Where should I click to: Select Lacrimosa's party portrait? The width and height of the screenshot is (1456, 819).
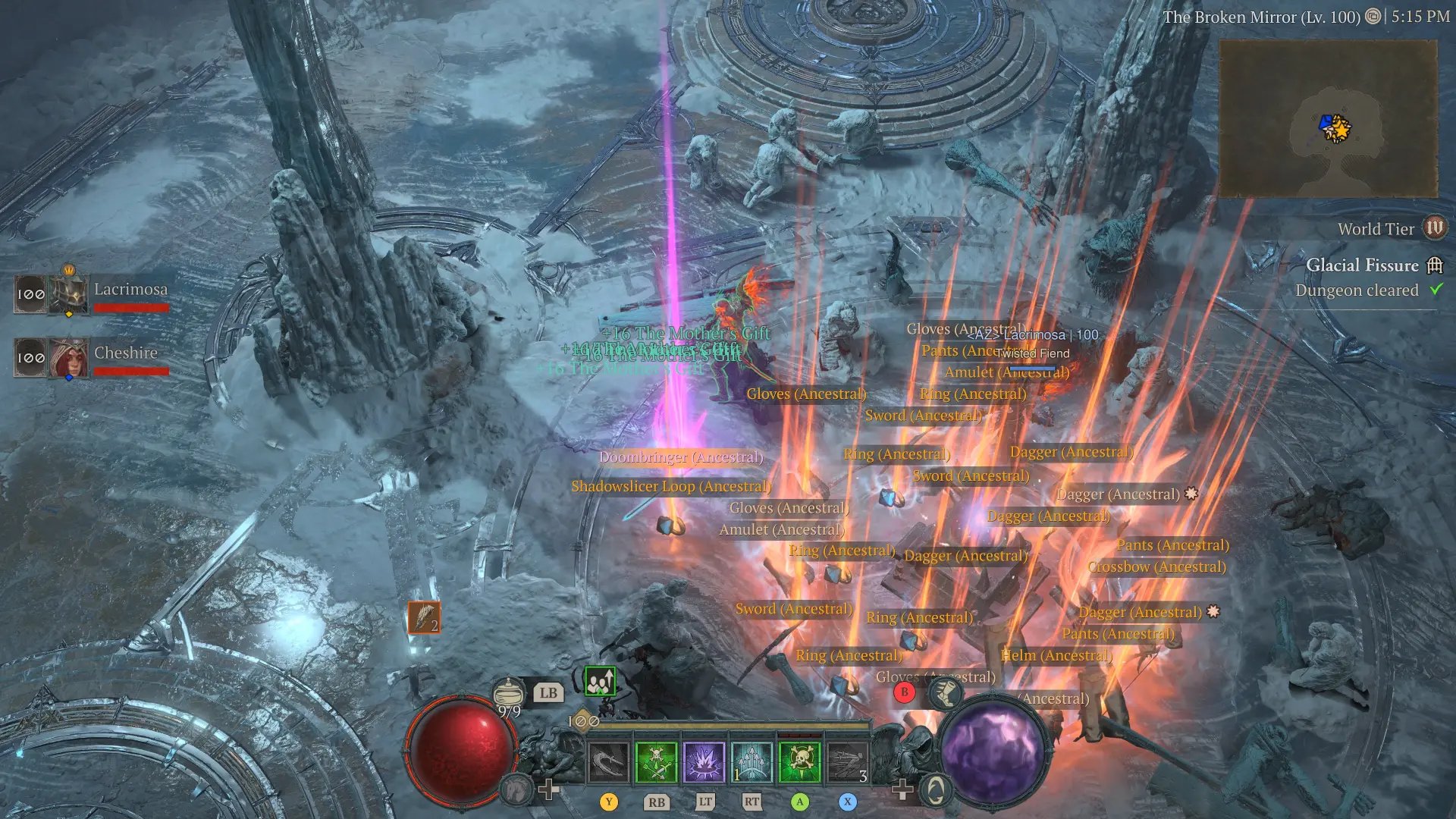[69, 293]
